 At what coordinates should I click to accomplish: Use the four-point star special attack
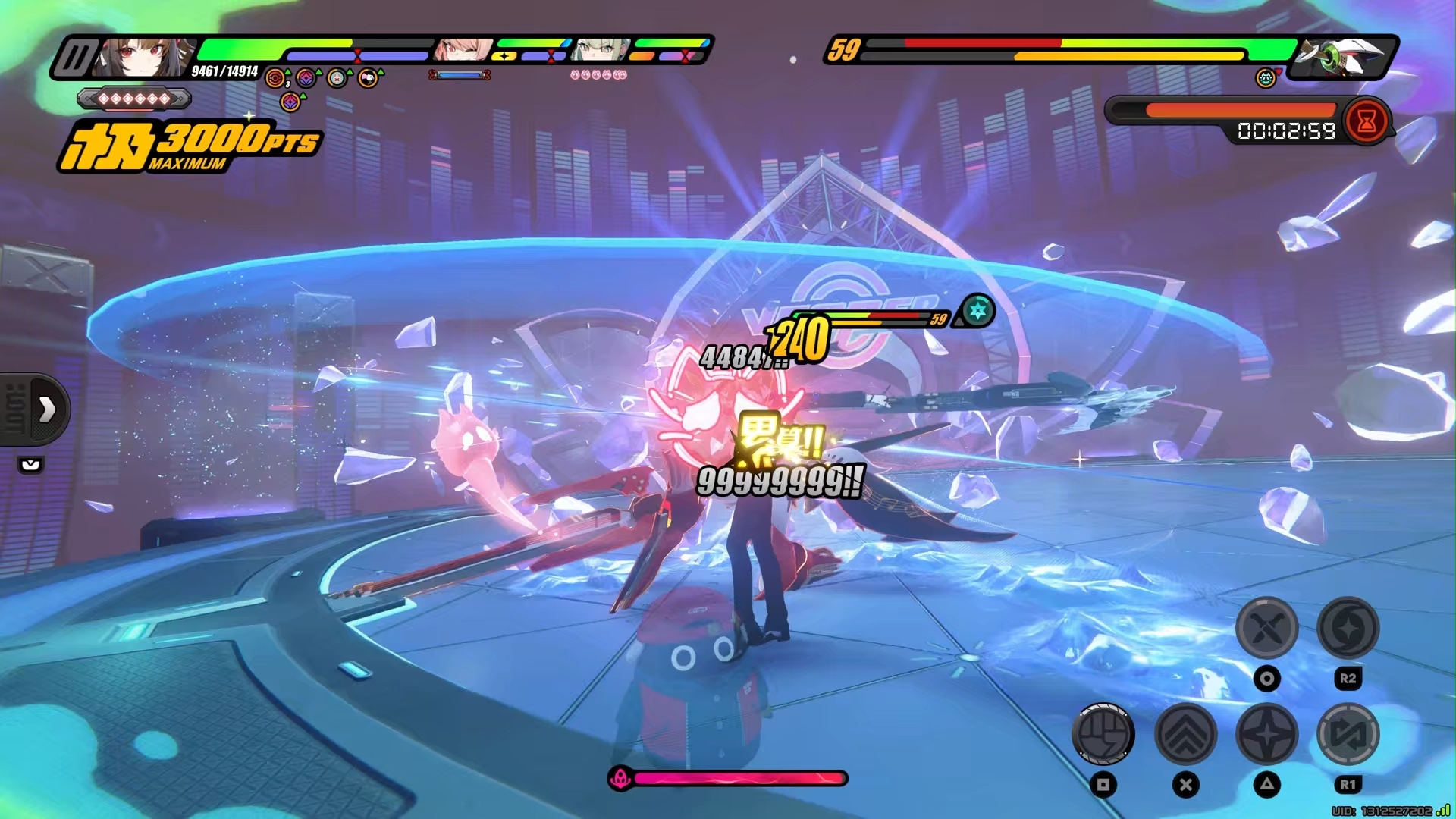pos(1266,734)
